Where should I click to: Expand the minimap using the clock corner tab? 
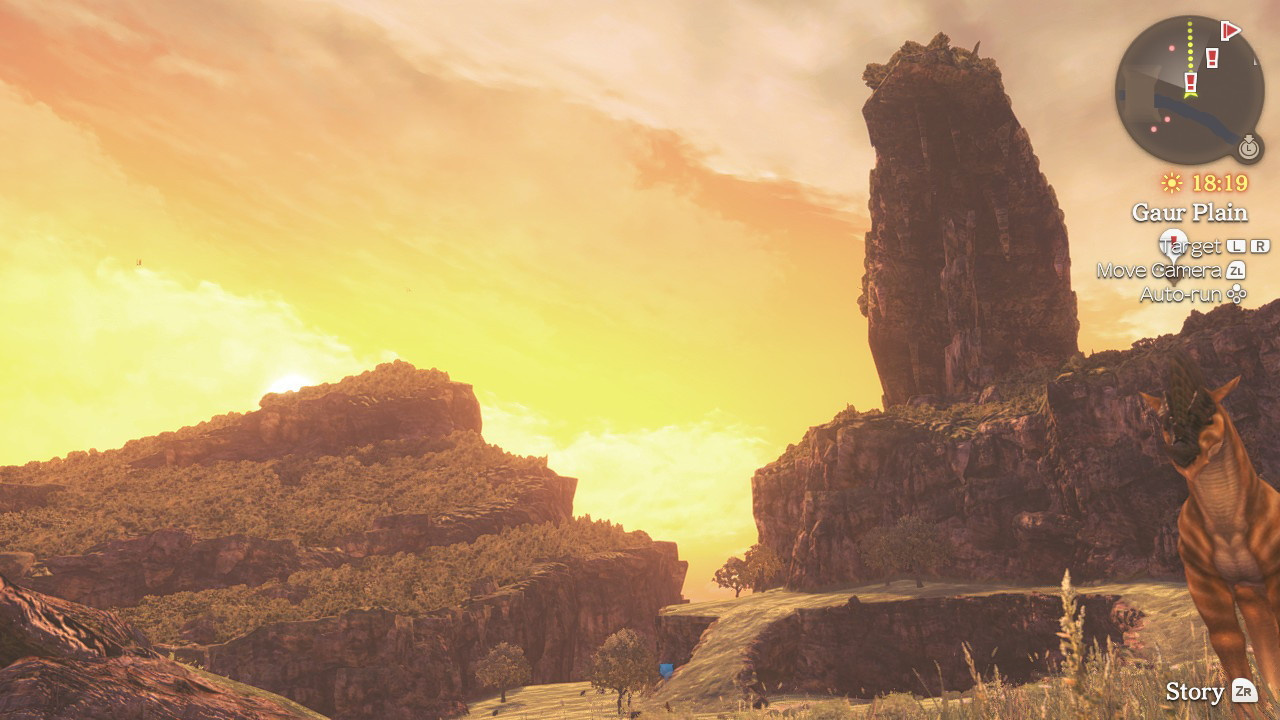[x=1249, y=146]
